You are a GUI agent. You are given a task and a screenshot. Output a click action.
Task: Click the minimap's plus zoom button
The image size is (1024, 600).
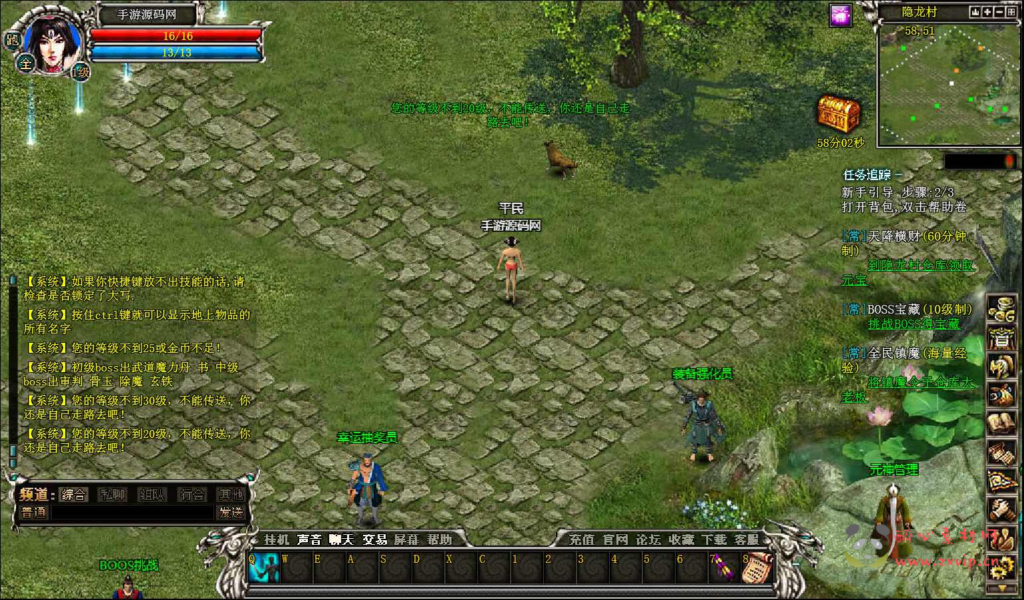click(x=987, y=12)
